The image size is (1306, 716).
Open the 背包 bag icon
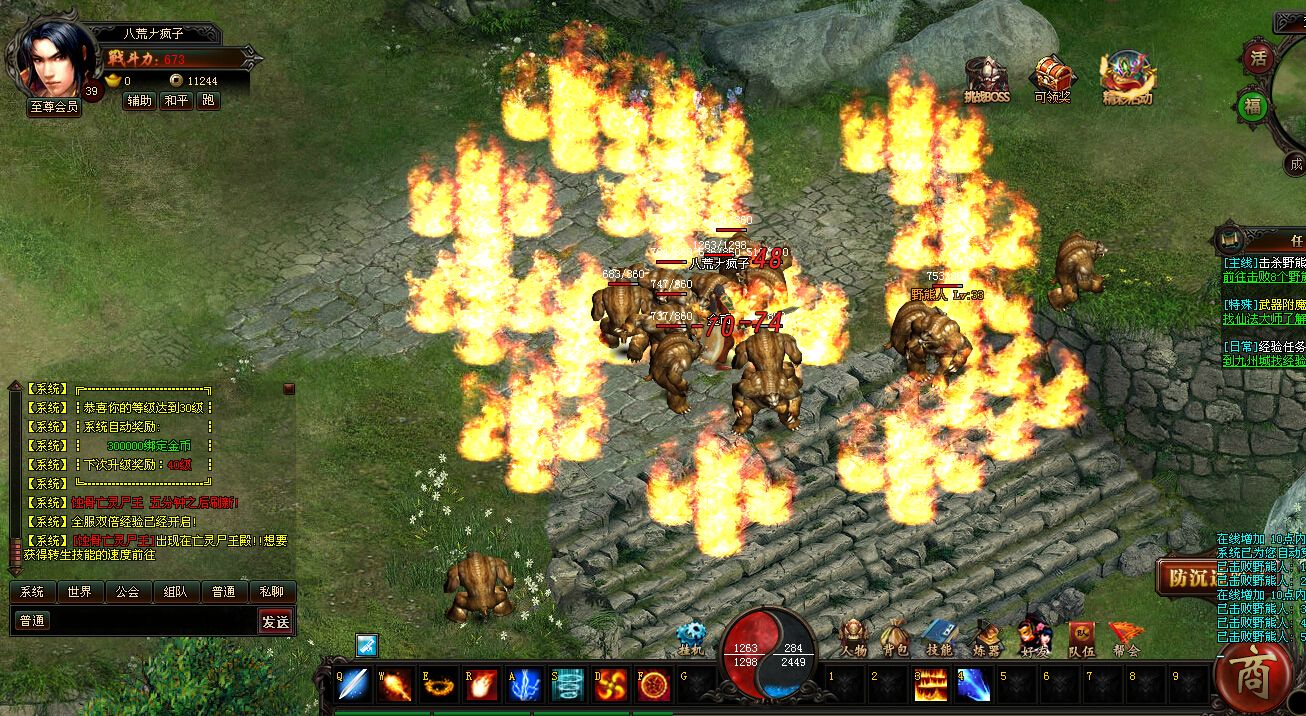tap(895, 638)
